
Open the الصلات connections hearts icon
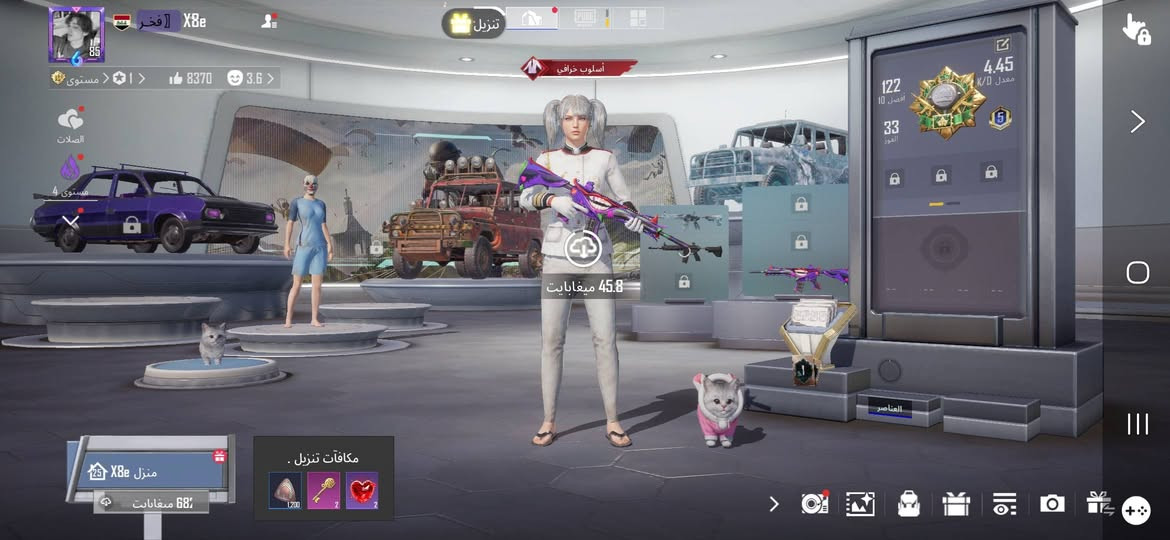(70, 122)
